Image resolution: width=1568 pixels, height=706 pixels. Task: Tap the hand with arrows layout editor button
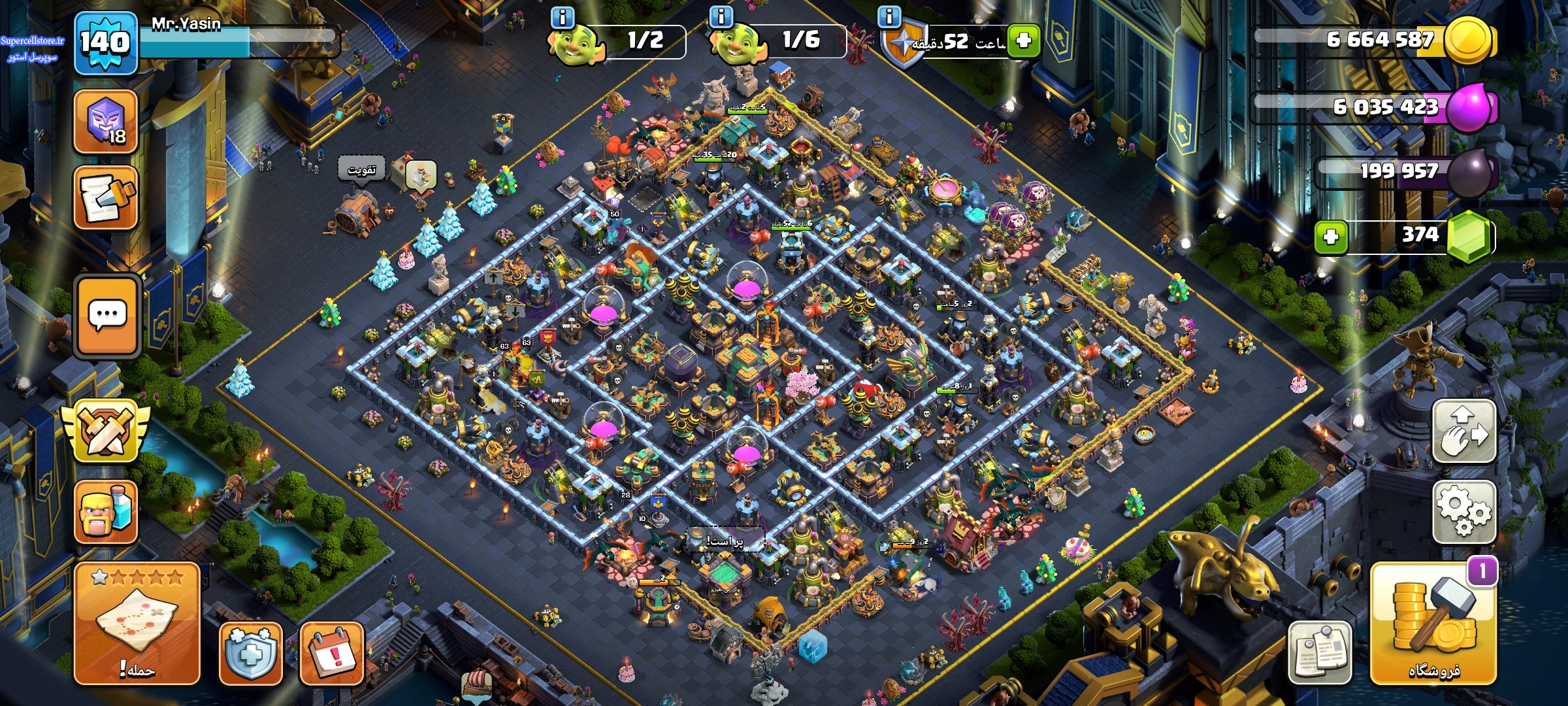[x=1463, y=431]
